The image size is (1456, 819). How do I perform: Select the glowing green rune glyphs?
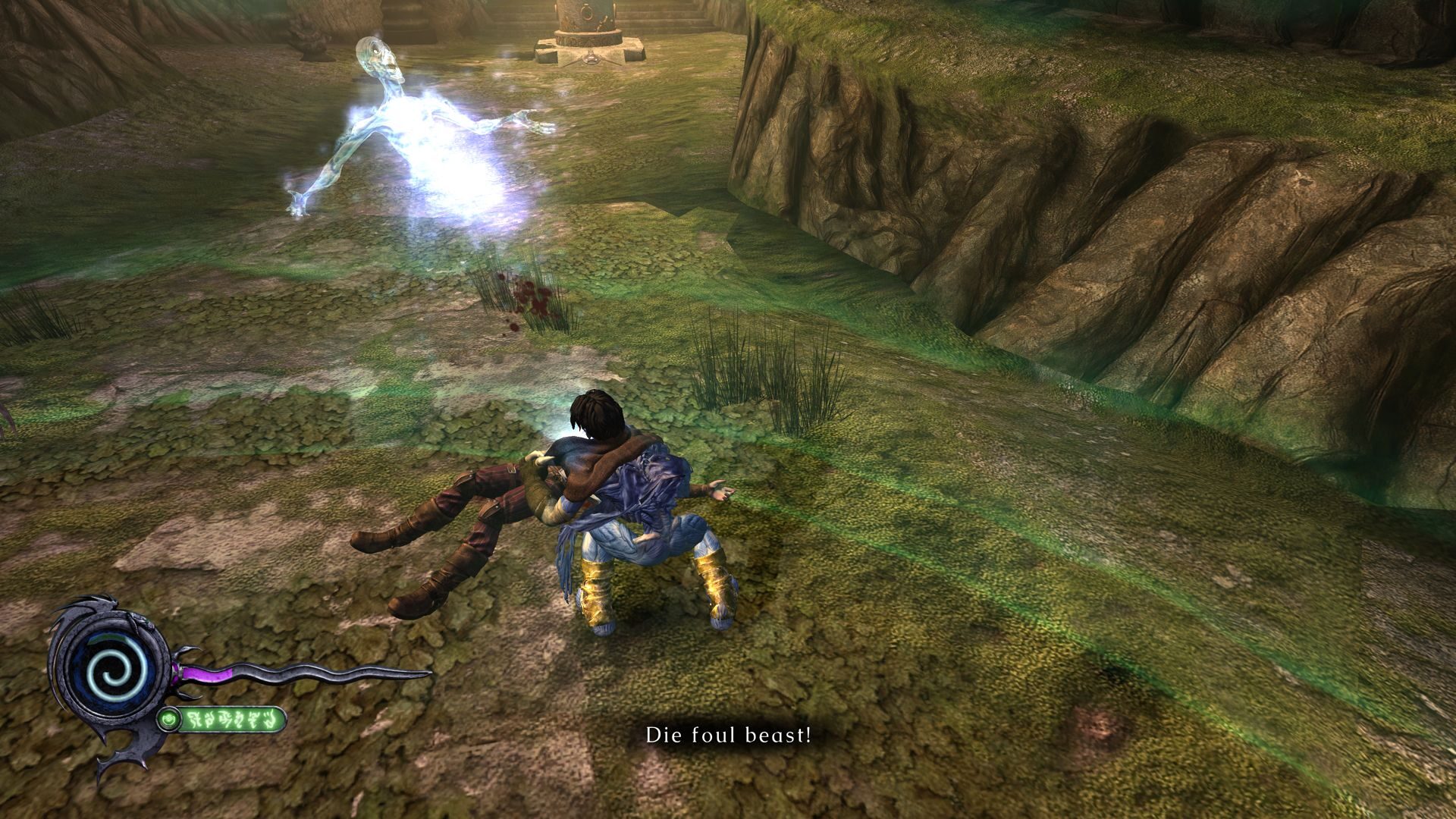233,720
